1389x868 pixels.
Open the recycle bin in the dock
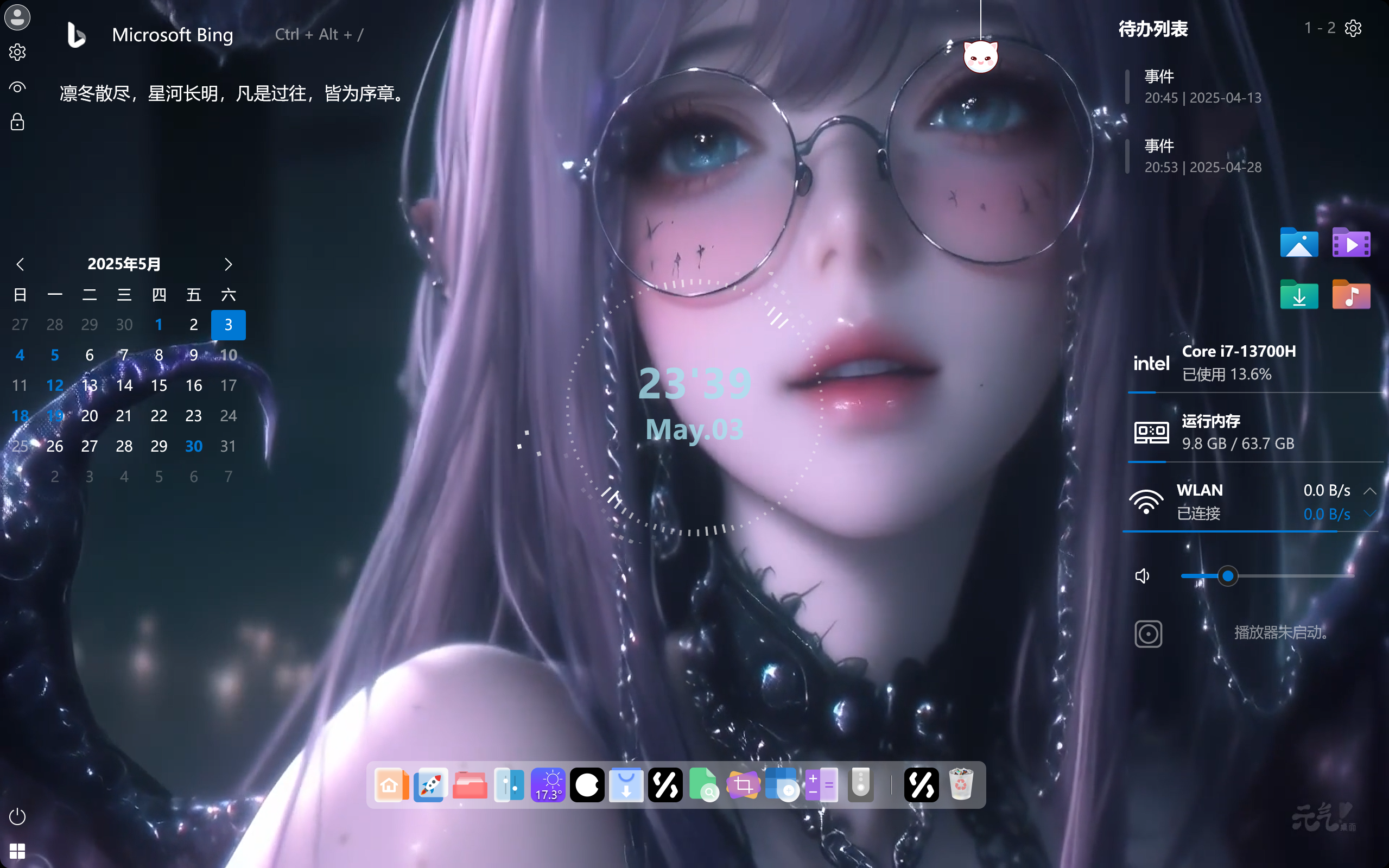[961, 785]
